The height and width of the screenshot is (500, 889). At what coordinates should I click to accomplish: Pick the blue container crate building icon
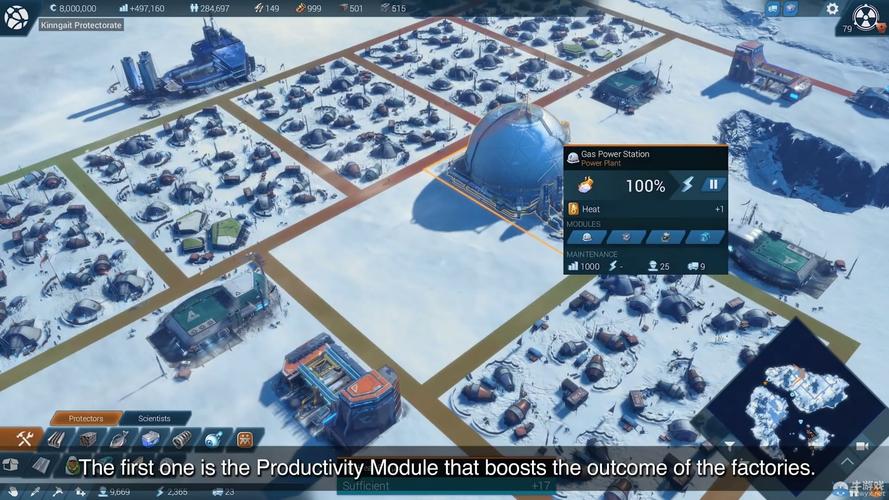[x=150, y=439]
